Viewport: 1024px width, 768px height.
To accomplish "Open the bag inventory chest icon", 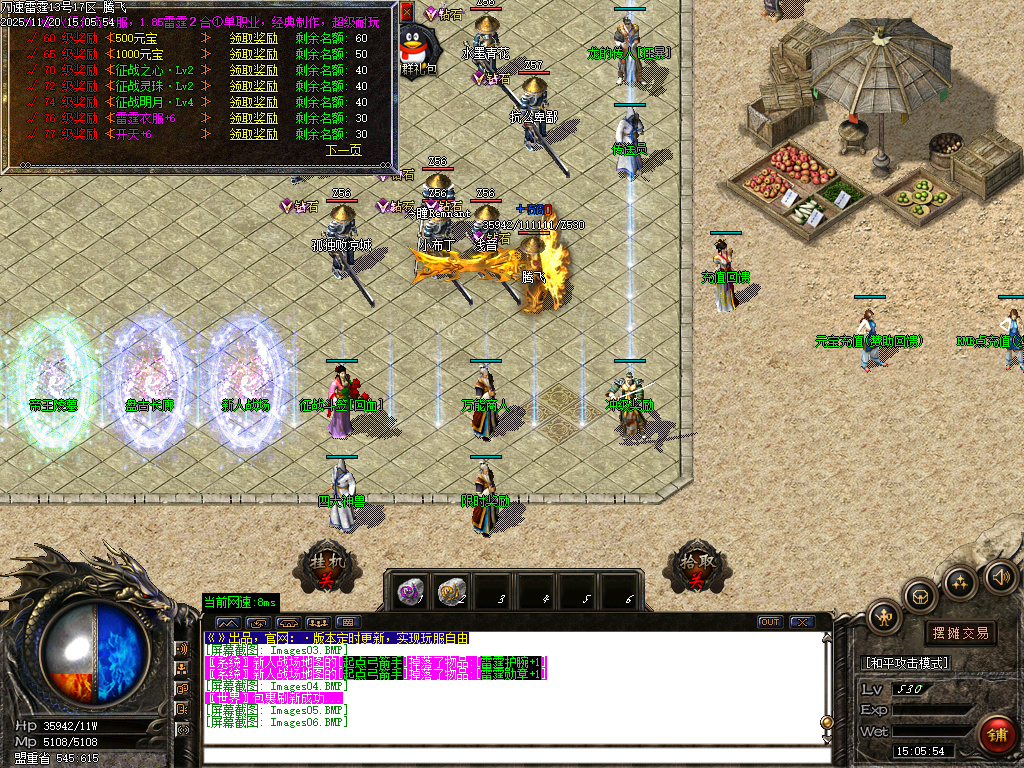I will [921, 596].
